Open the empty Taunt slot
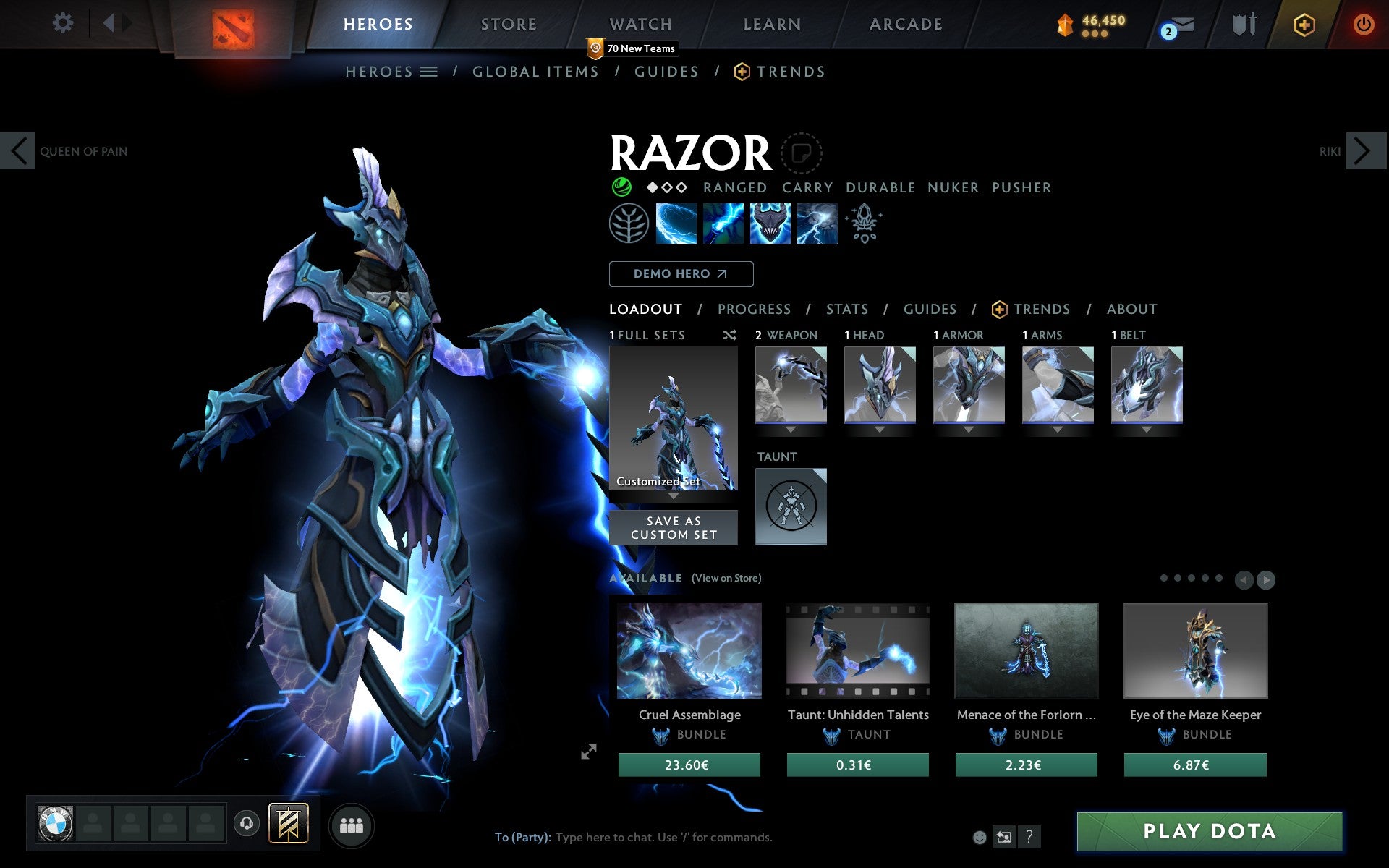Screen dimensions: 1389x868 point(791,506)
